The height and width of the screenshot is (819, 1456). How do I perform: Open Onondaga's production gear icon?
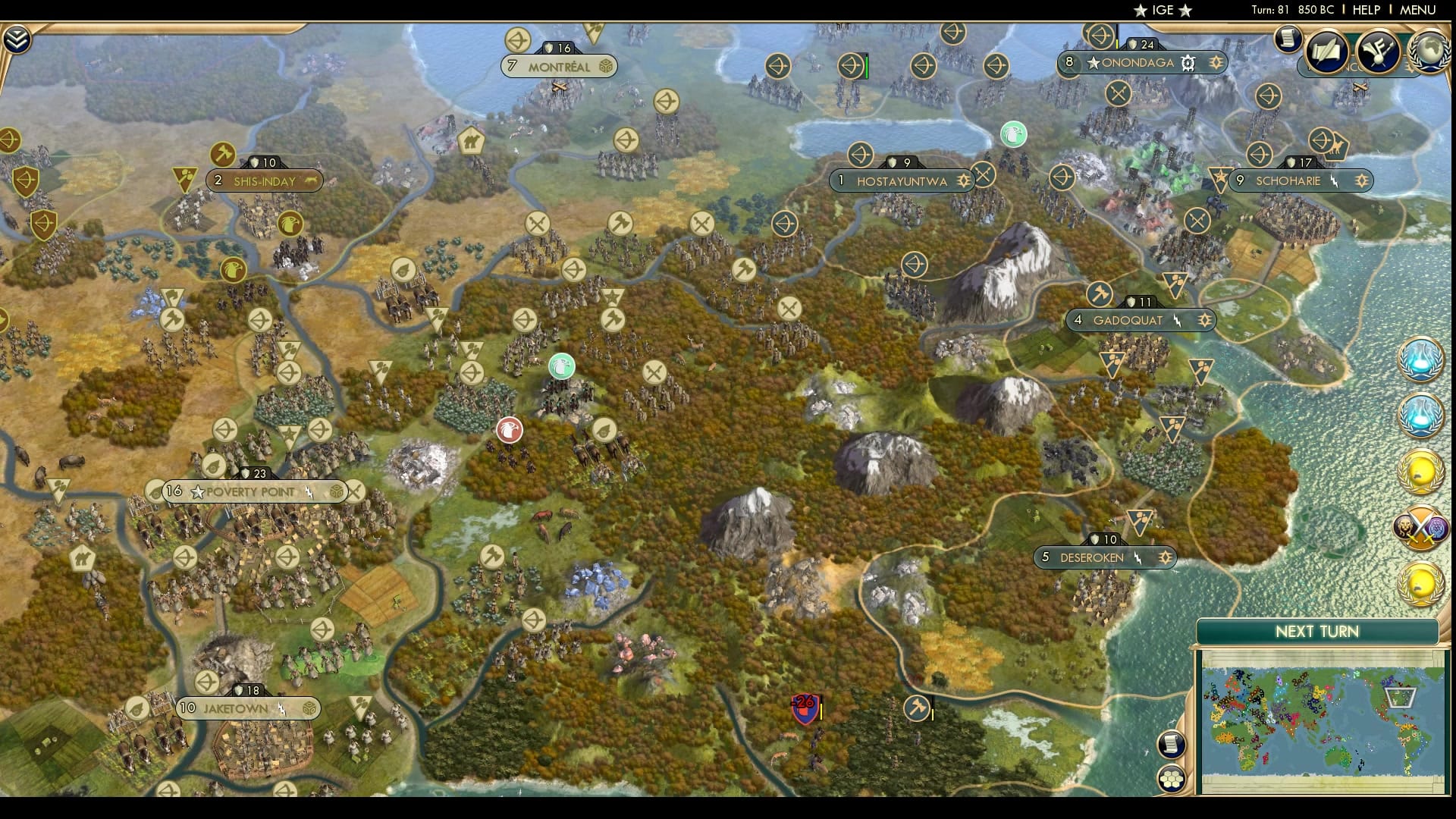(1188, 64)
